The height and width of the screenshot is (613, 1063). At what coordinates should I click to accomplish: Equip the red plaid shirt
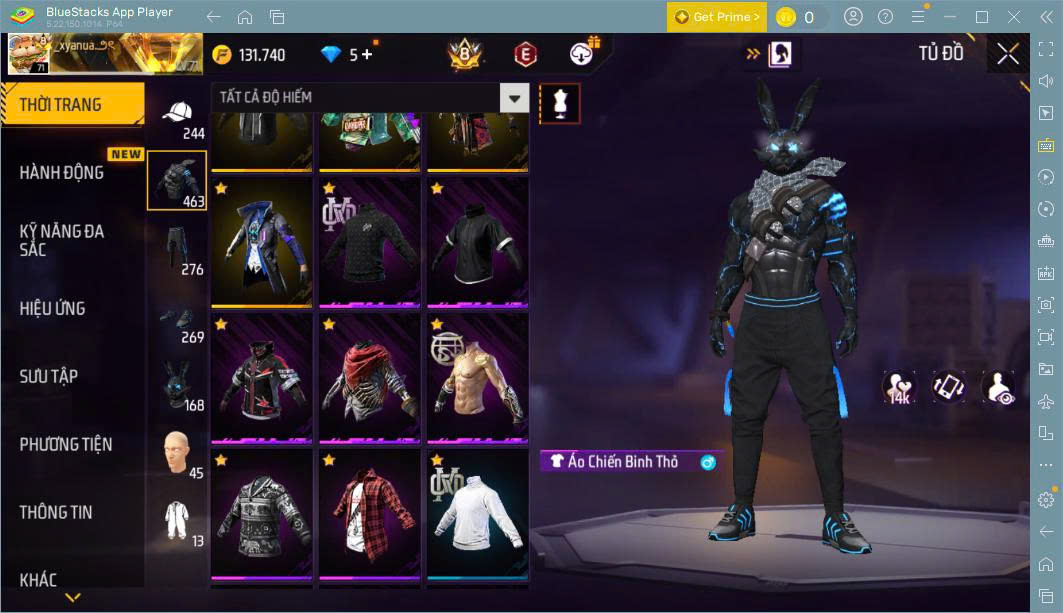coord(369,512)
